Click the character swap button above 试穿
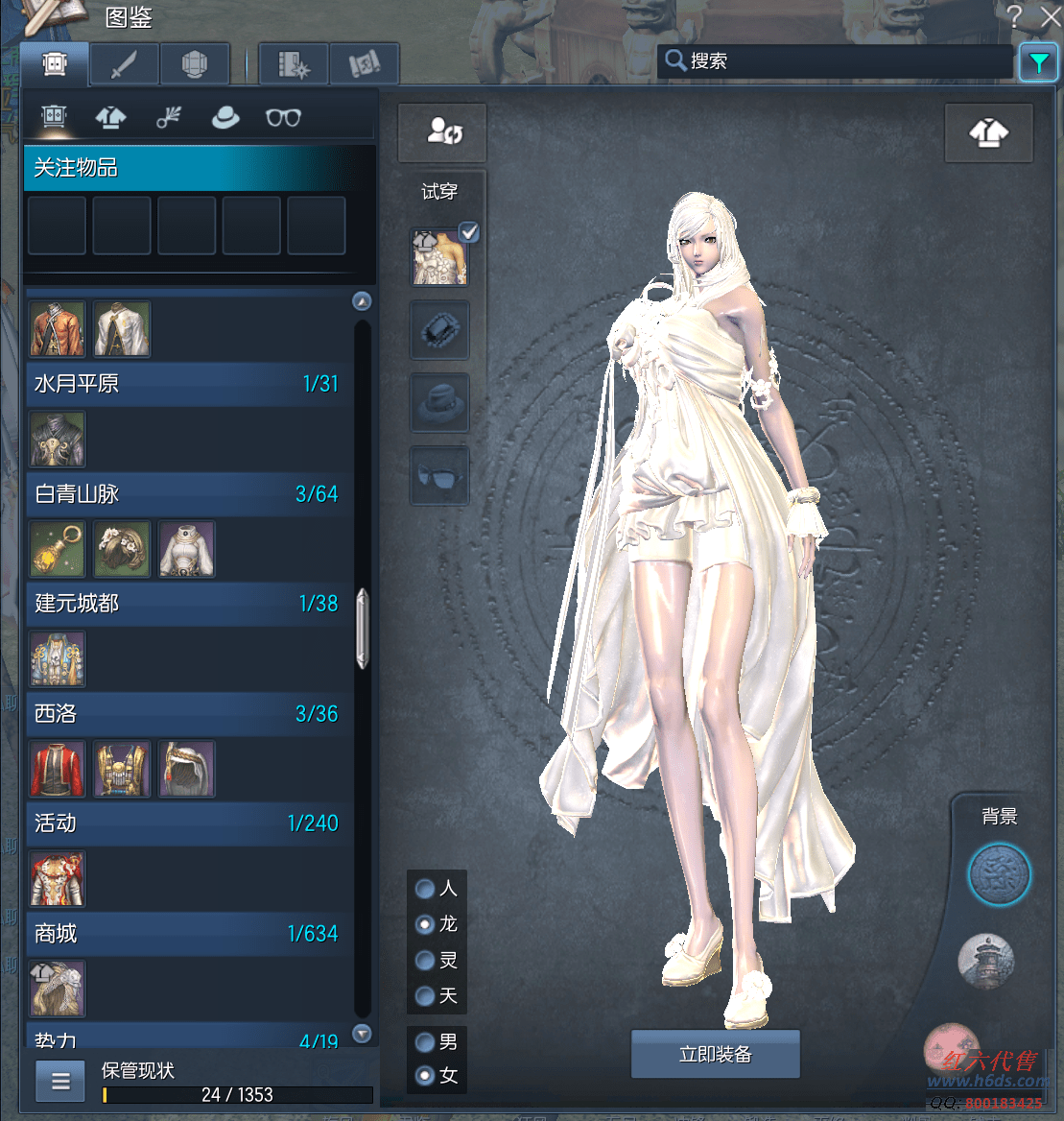The height and width of the screenshot is (1121, 1064). 442,132
